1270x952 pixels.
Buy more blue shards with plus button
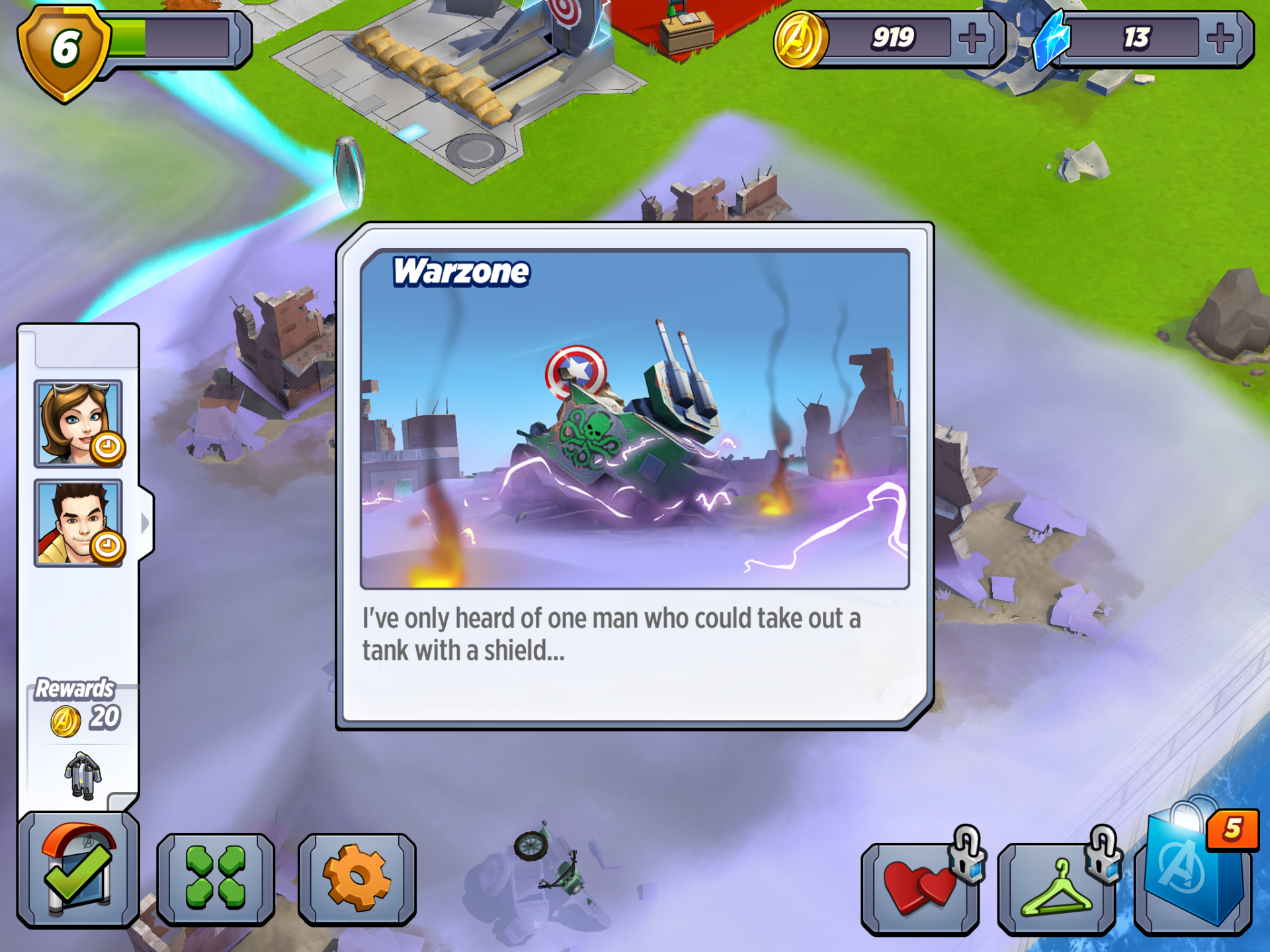(1220, 38)
